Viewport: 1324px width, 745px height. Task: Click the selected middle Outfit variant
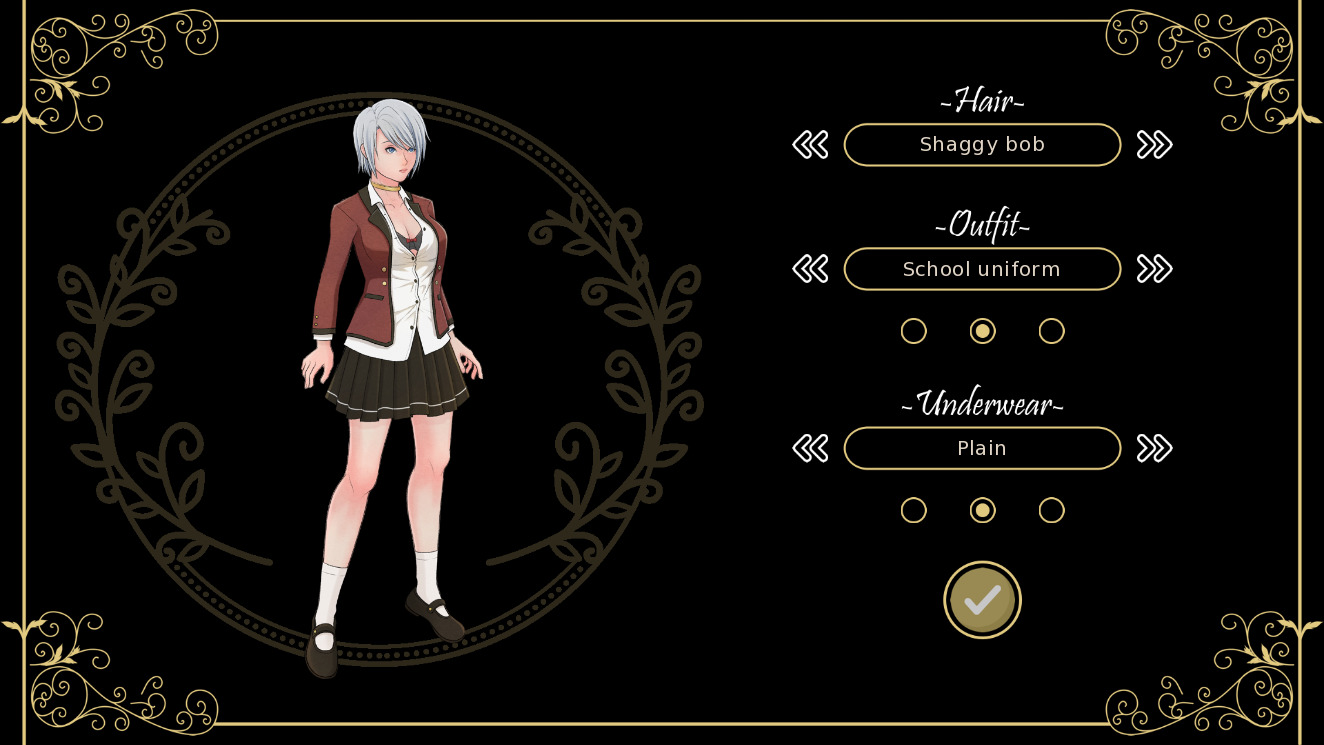point(982,331)
